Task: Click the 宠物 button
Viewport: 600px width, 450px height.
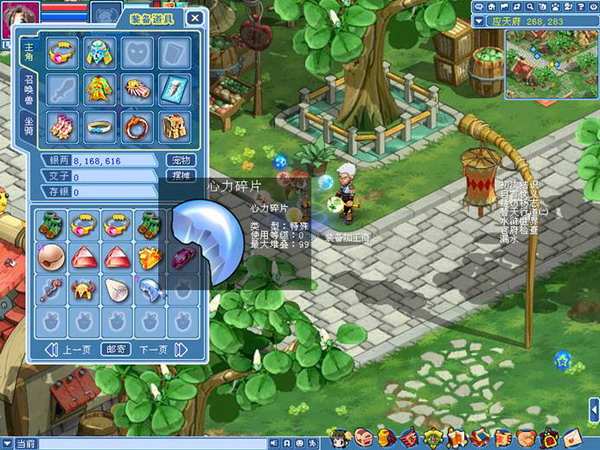Action: point(180,160)
